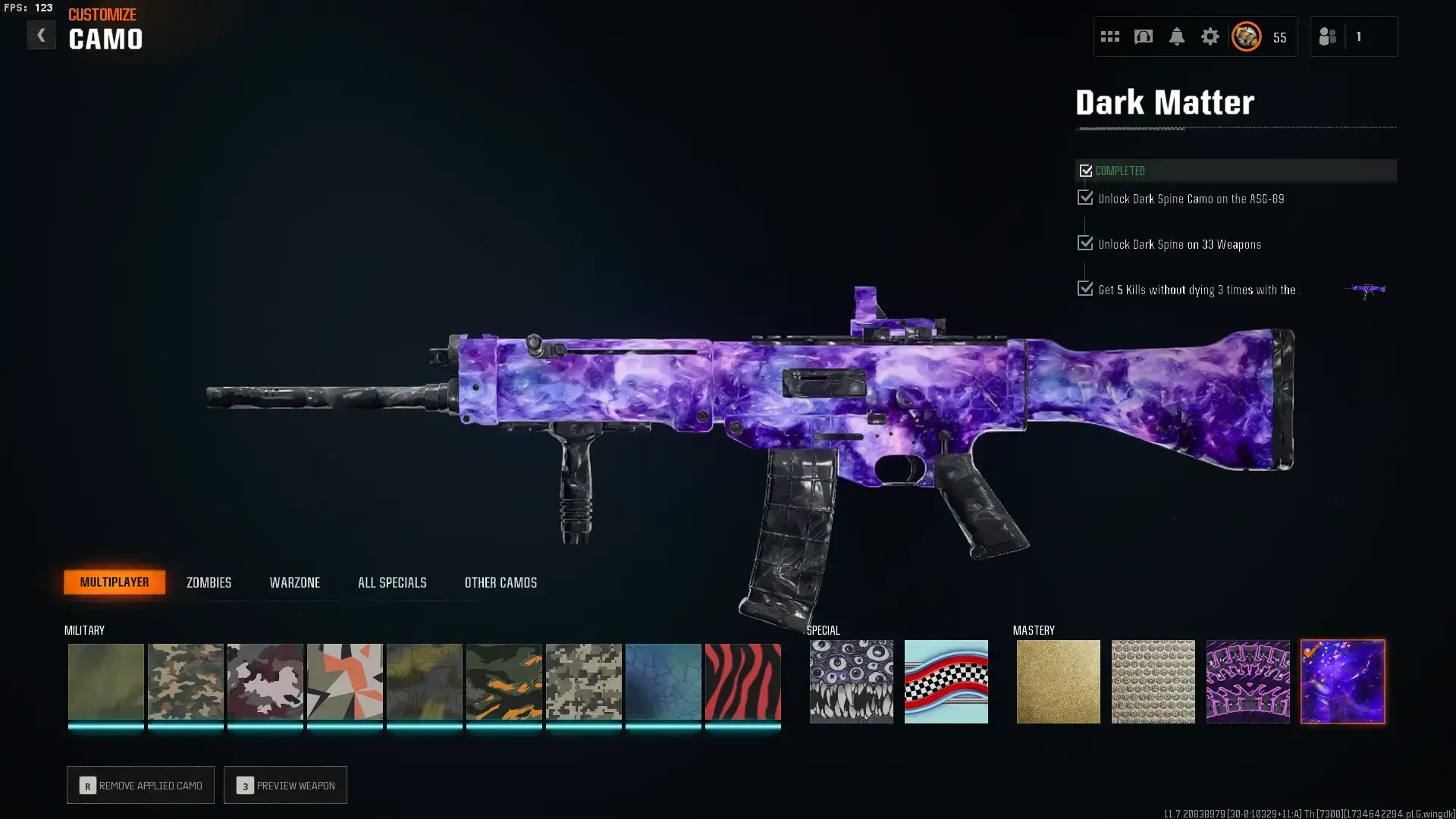Toggle the Dark Spine 33 Weapons checkbox

[1084, 243]
